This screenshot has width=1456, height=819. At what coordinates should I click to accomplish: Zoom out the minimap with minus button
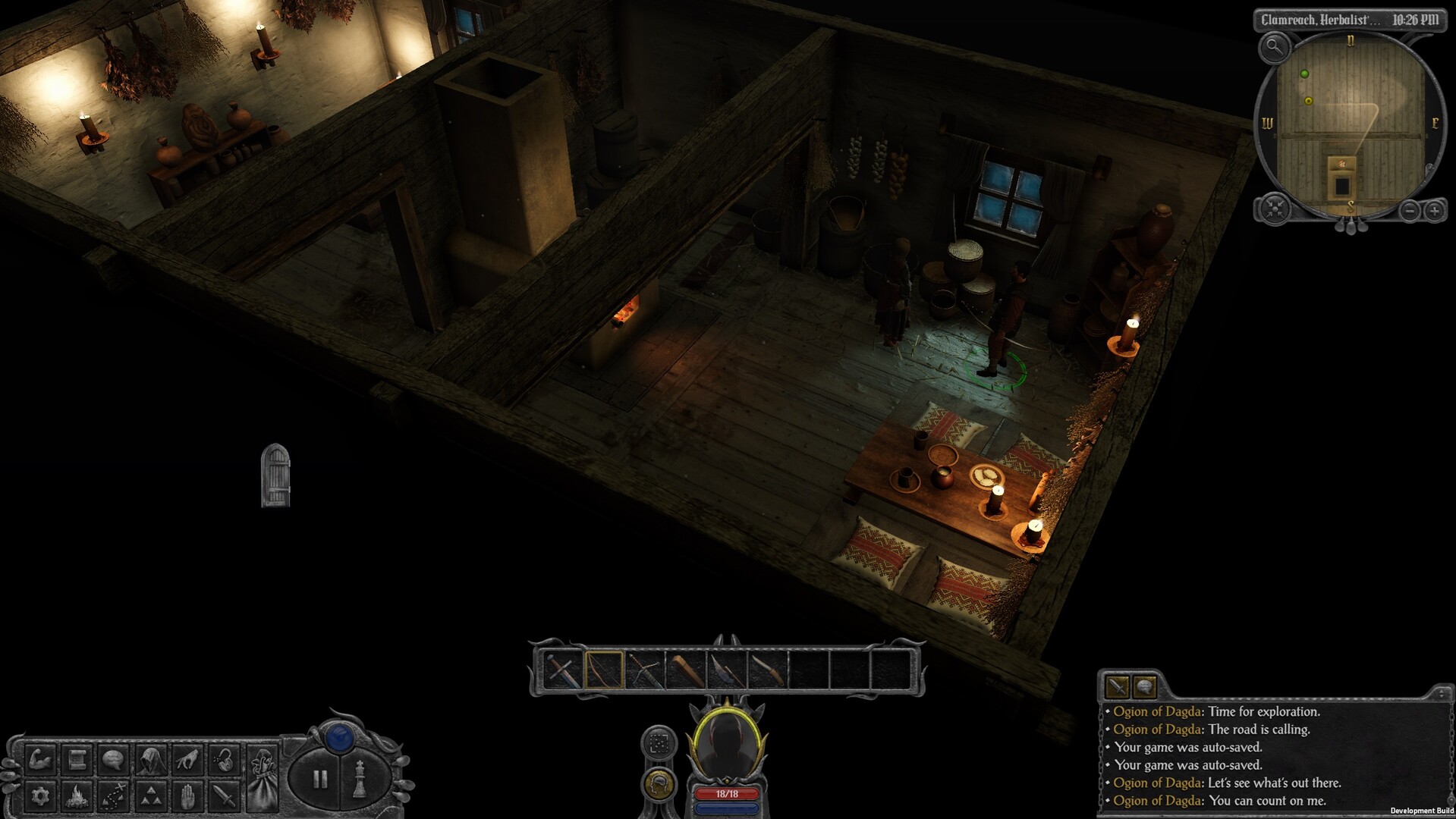[x=1410, y=211]
